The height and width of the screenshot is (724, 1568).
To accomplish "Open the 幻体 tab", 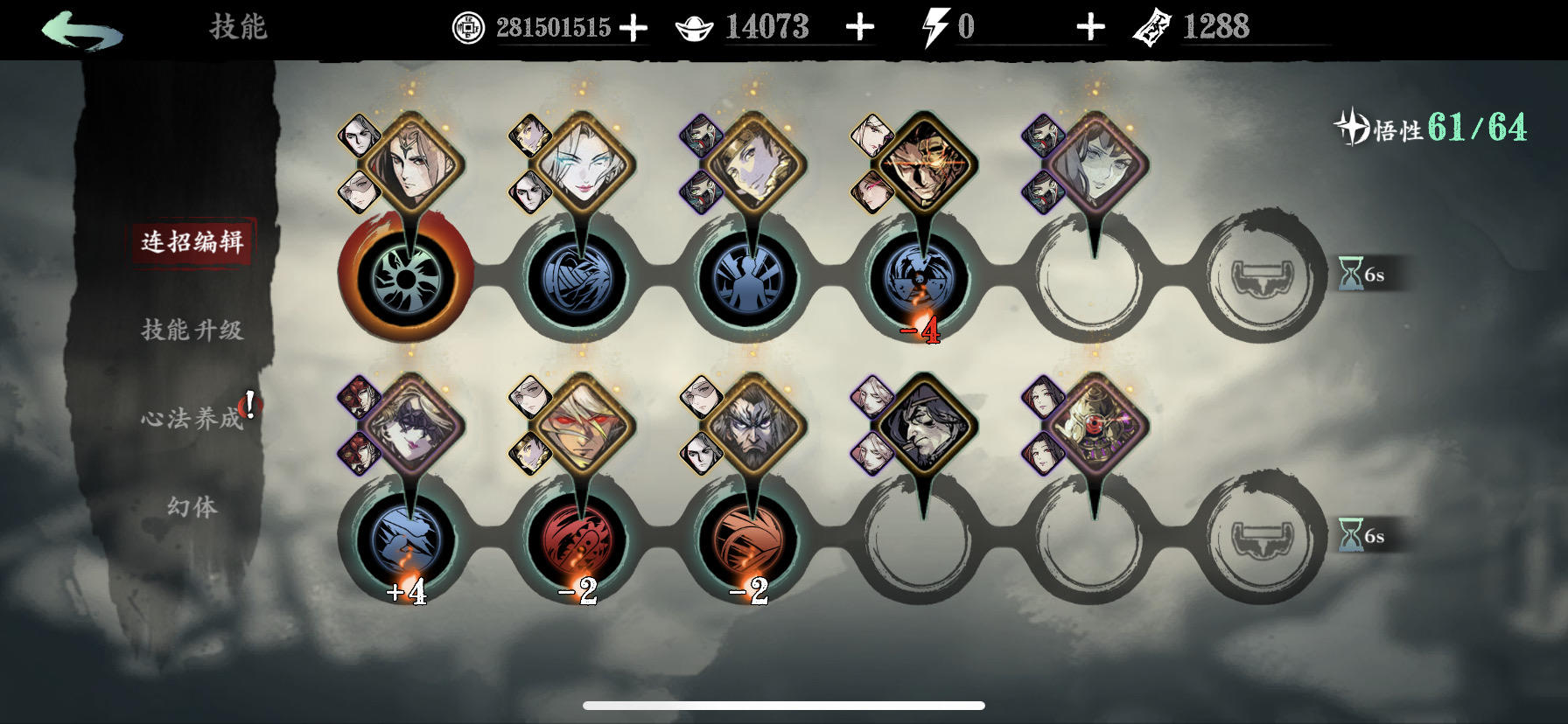I will tap(192, 506).
